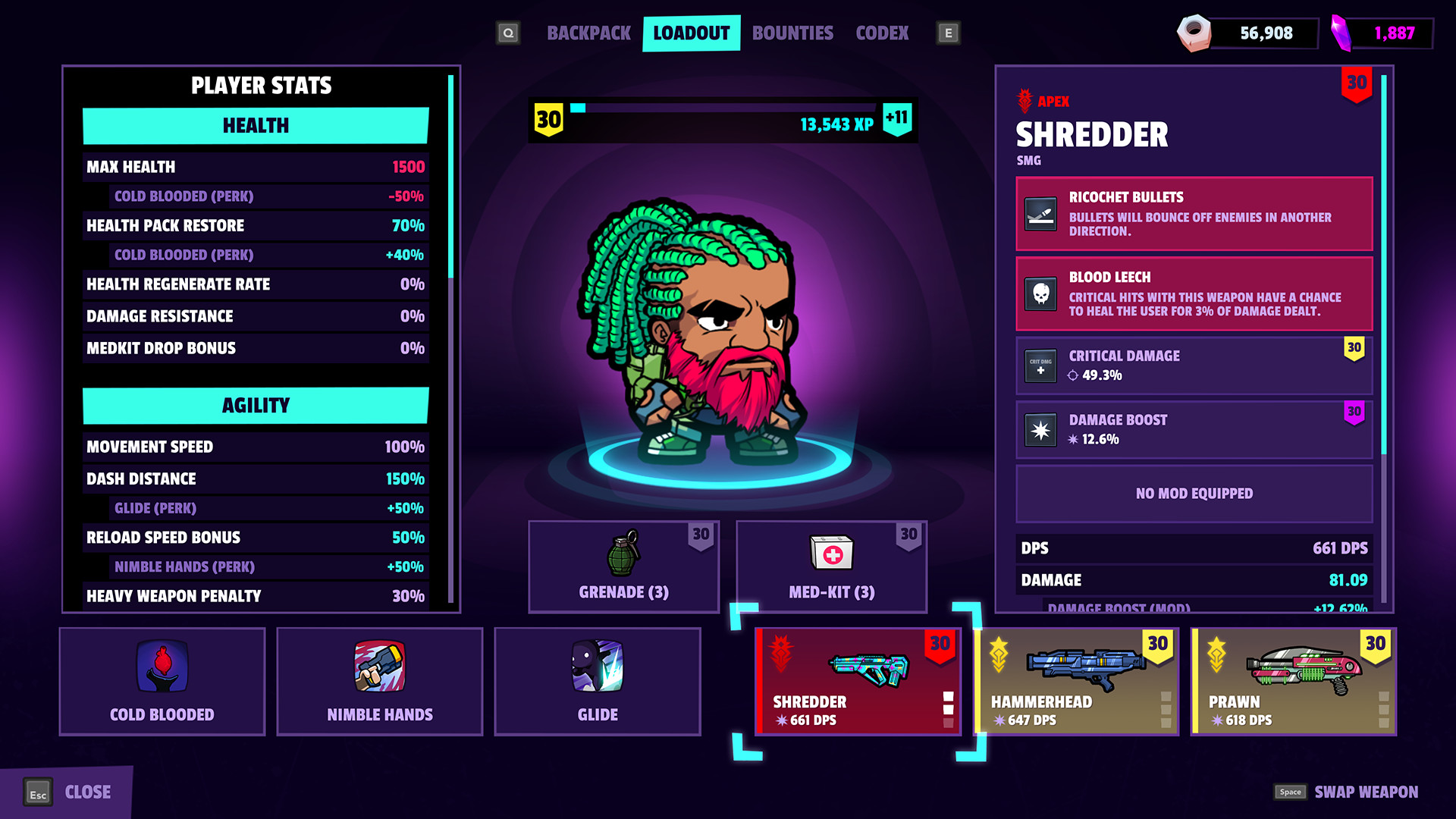
Task: Select the Shredder weapon card
Action: point(858,681)
